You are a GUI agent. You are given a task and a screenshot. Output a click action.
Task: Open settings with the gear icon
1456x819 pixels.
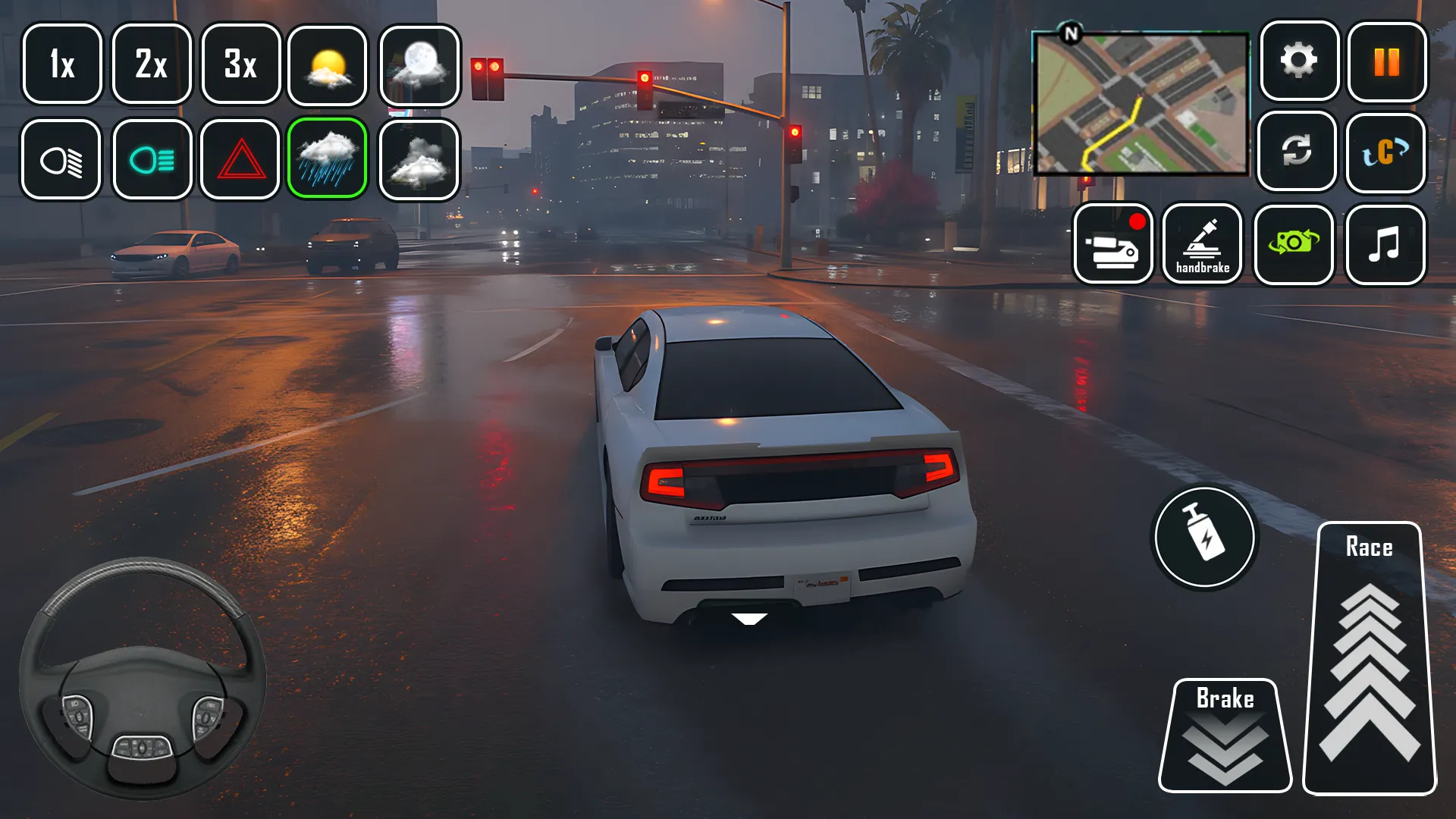click(x=1299, y=61)
